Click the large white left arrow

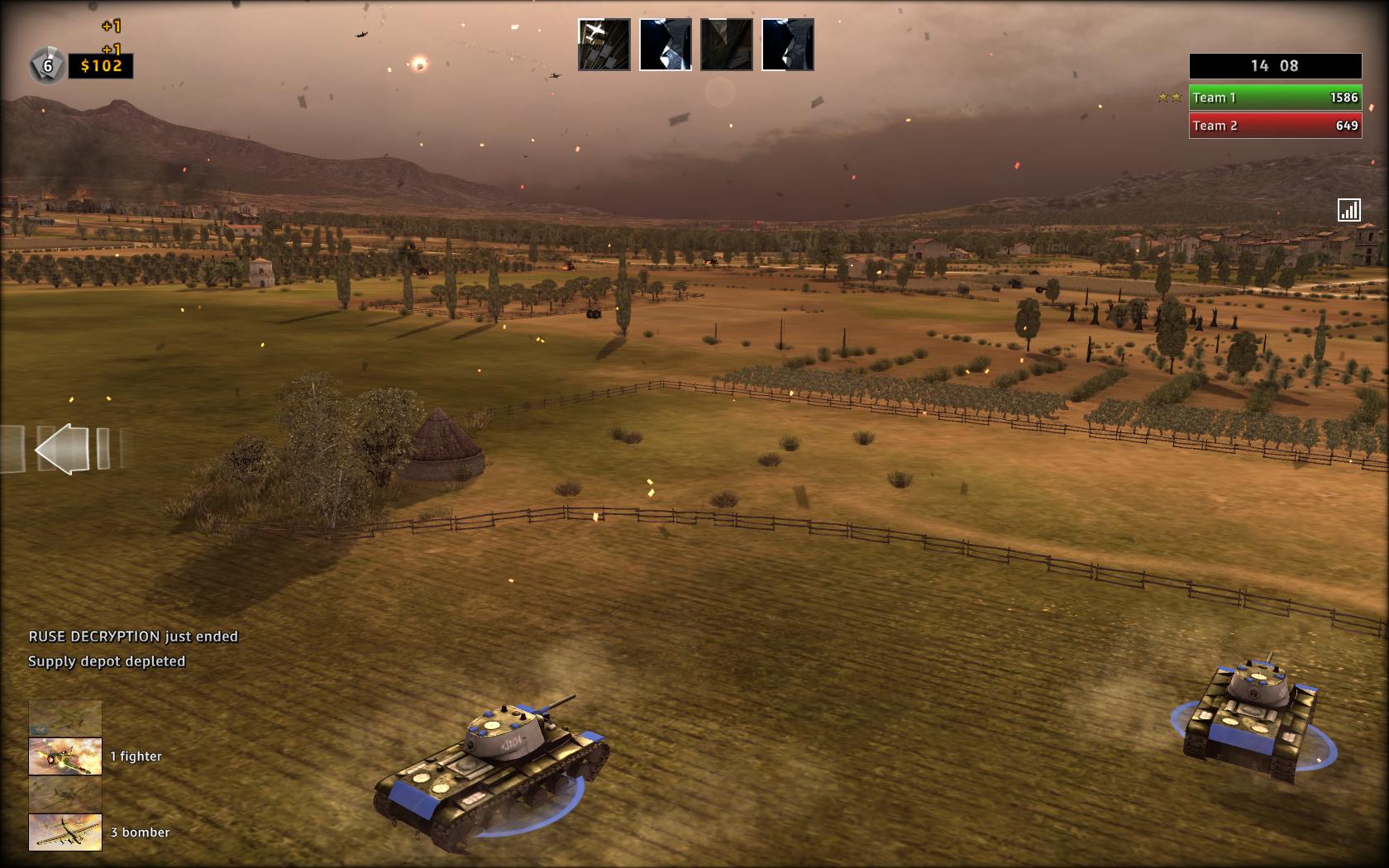coord(63,449)
